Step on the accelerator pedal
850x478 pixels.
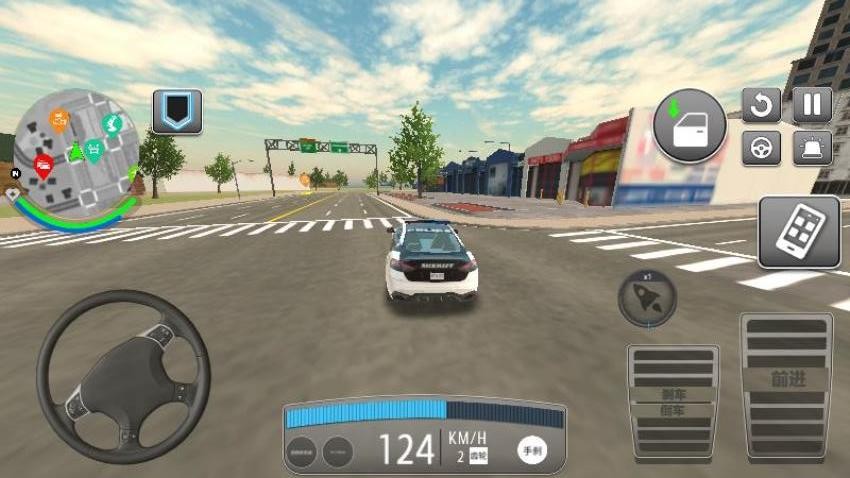coord(787,385)
